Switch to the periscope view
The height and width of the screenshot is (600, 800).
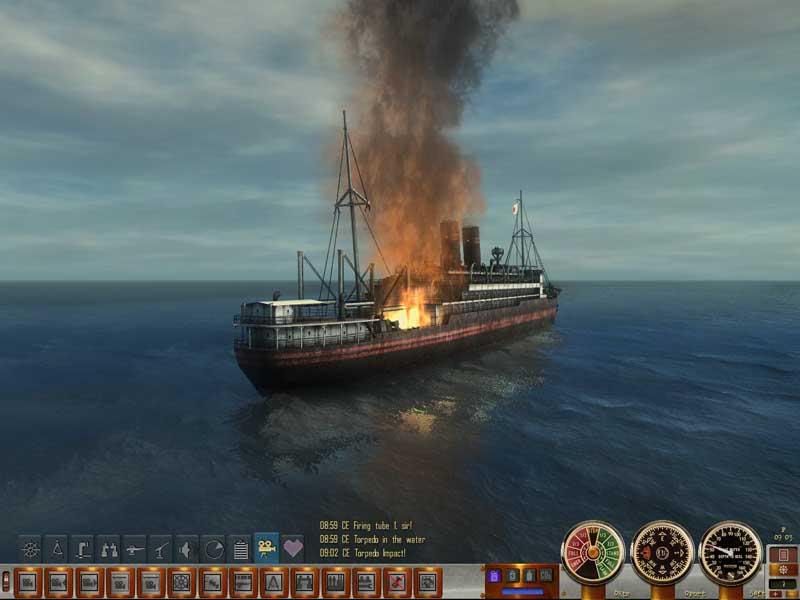pyautogui.click(x=83, y=549)
